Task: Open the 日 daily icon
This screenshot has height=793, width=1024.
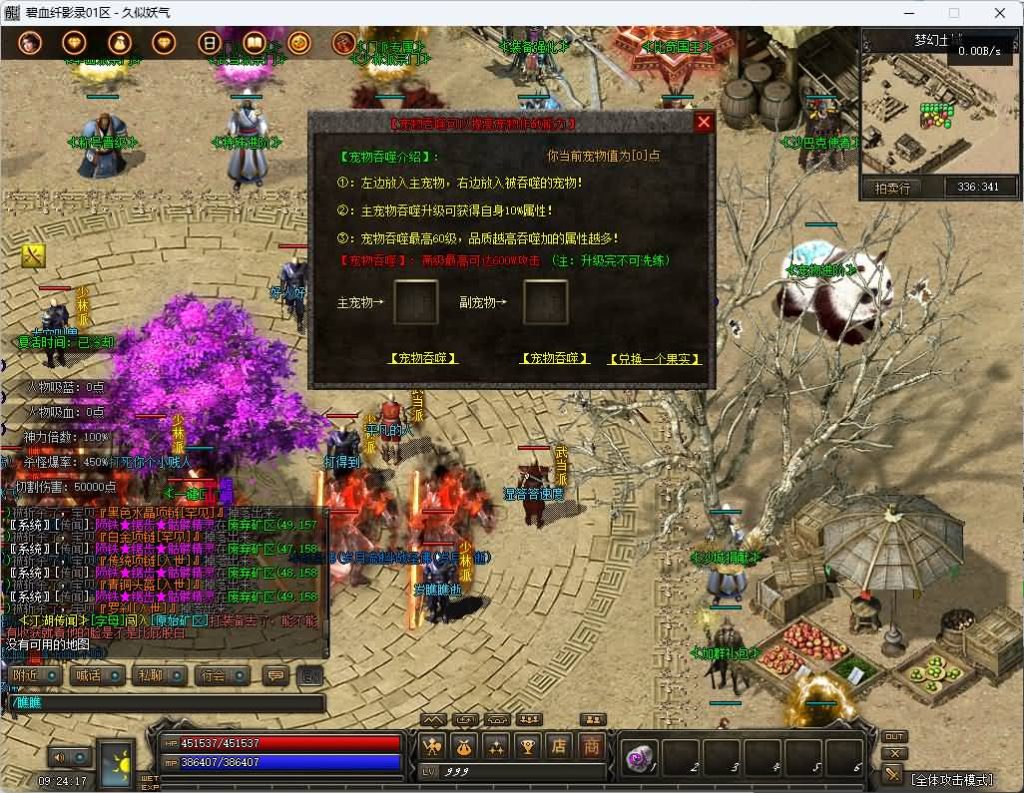Action: (209, 43)
